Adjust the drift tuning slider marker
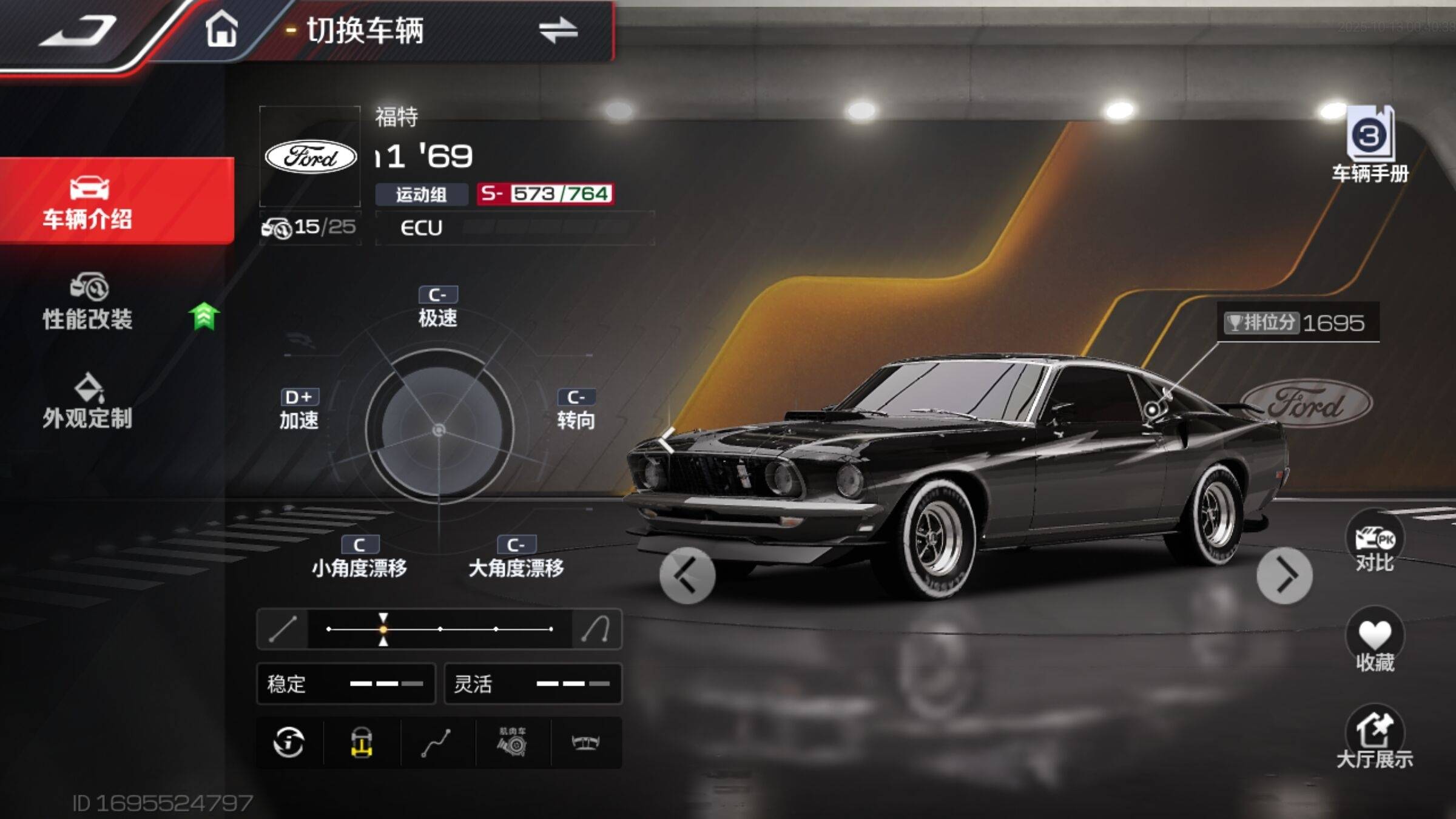The width and height of the screenshot is (1456, 819). pos(383,629)
